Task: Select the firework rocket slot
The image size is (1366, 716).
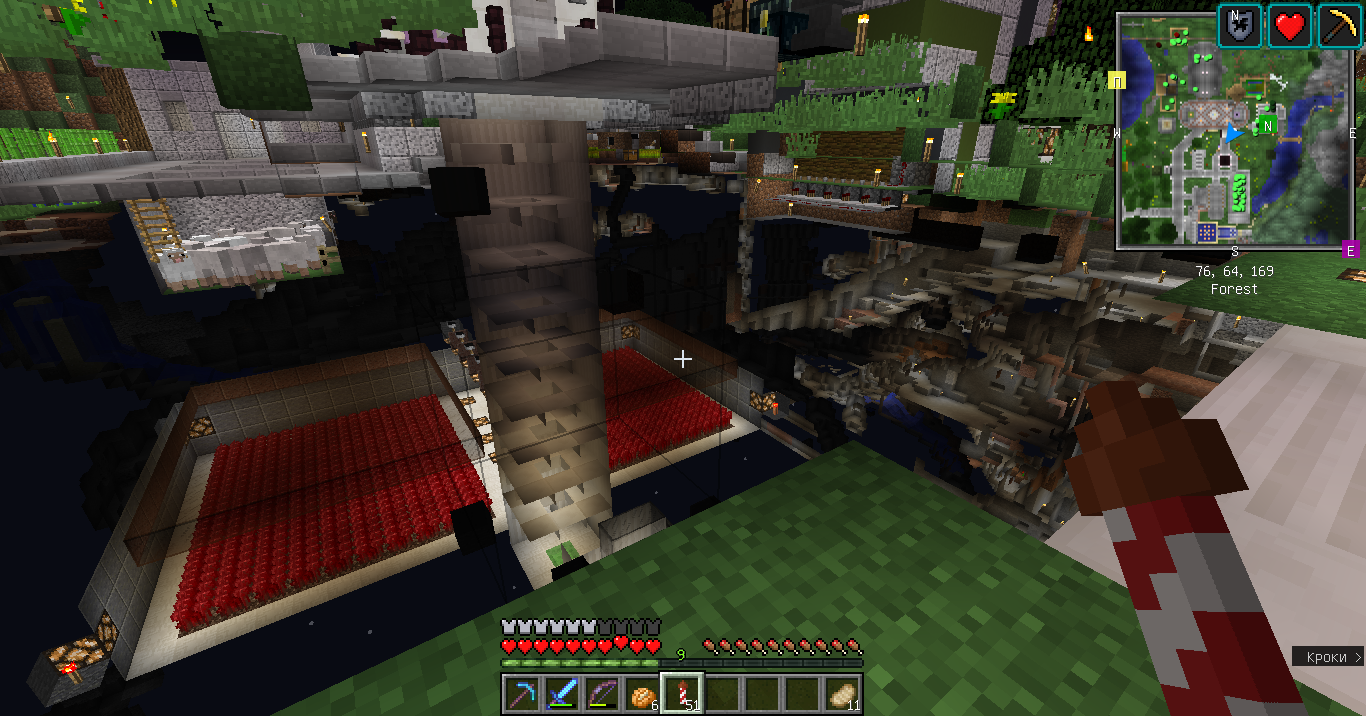Action: pos(682,692)
